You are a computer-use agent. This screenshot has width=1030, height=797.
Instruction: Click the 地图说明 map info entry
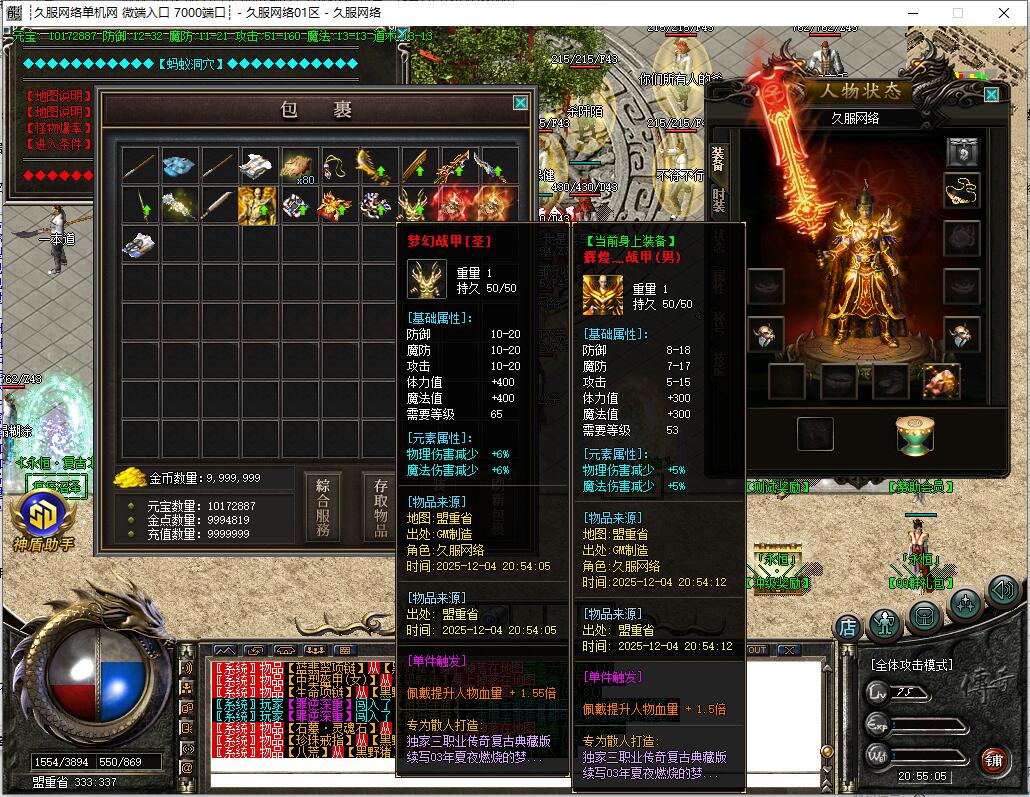pyautogui.click(x=57, y=97)
